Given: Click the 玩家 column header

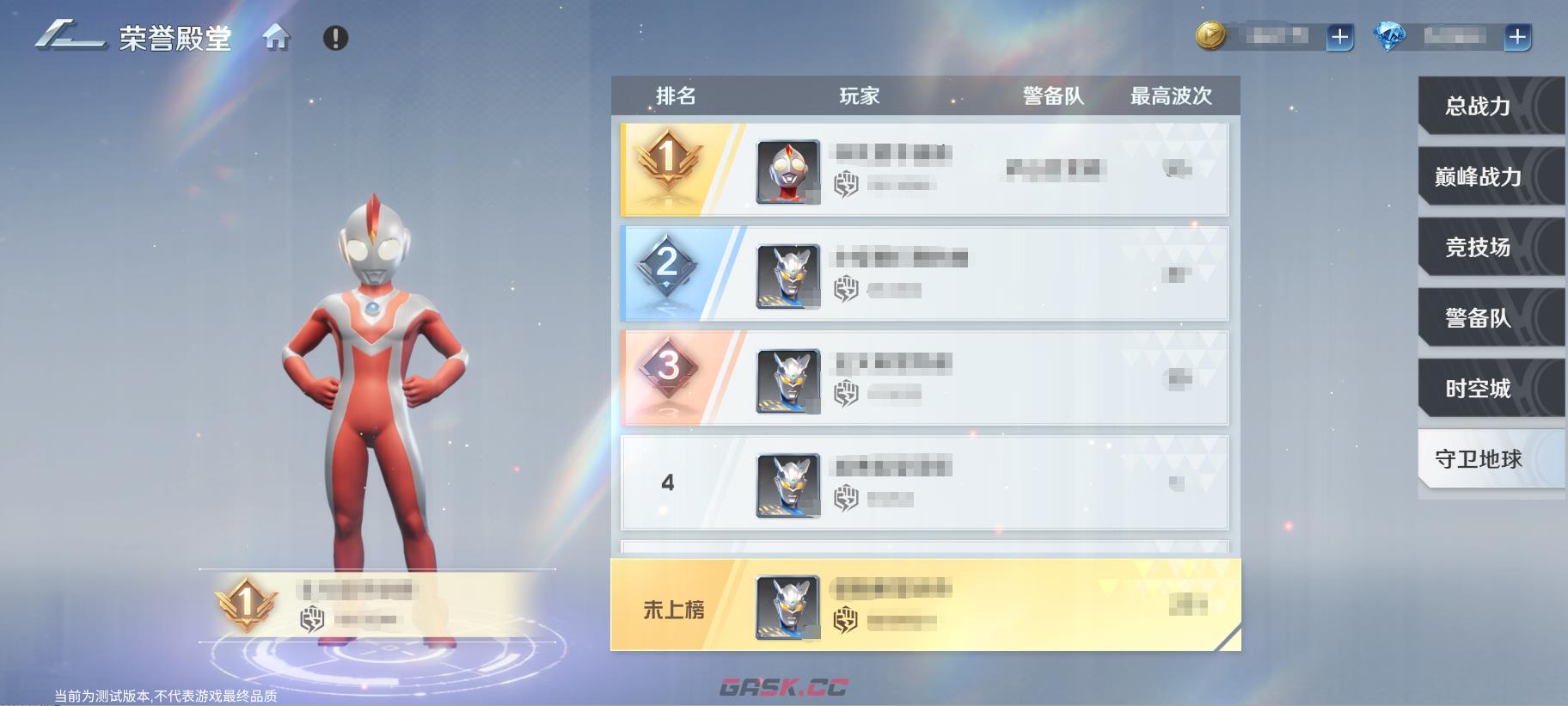Looking at the screenshot, I should [860, 95].
